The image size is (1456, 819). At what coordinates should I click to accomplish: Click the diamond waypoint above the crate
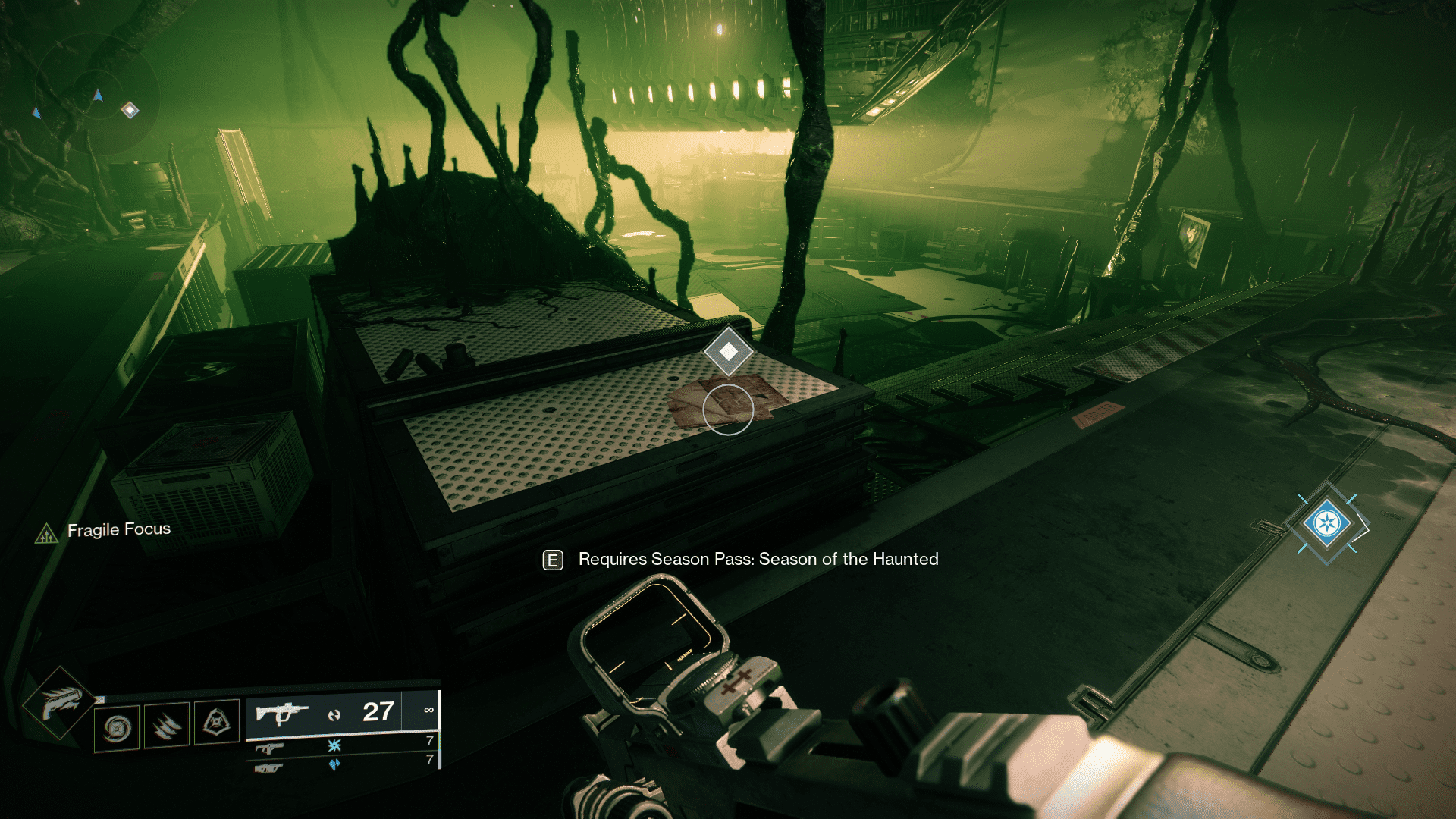coord(729,350)
